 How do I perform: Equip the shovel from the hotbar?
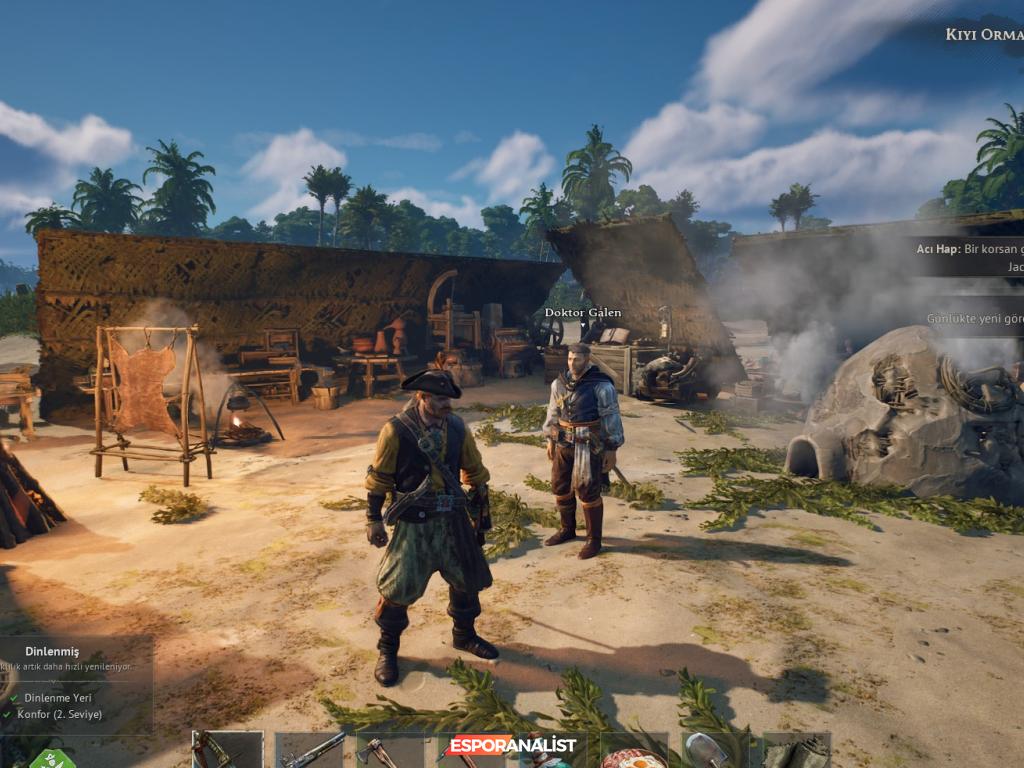pos(715,750)
